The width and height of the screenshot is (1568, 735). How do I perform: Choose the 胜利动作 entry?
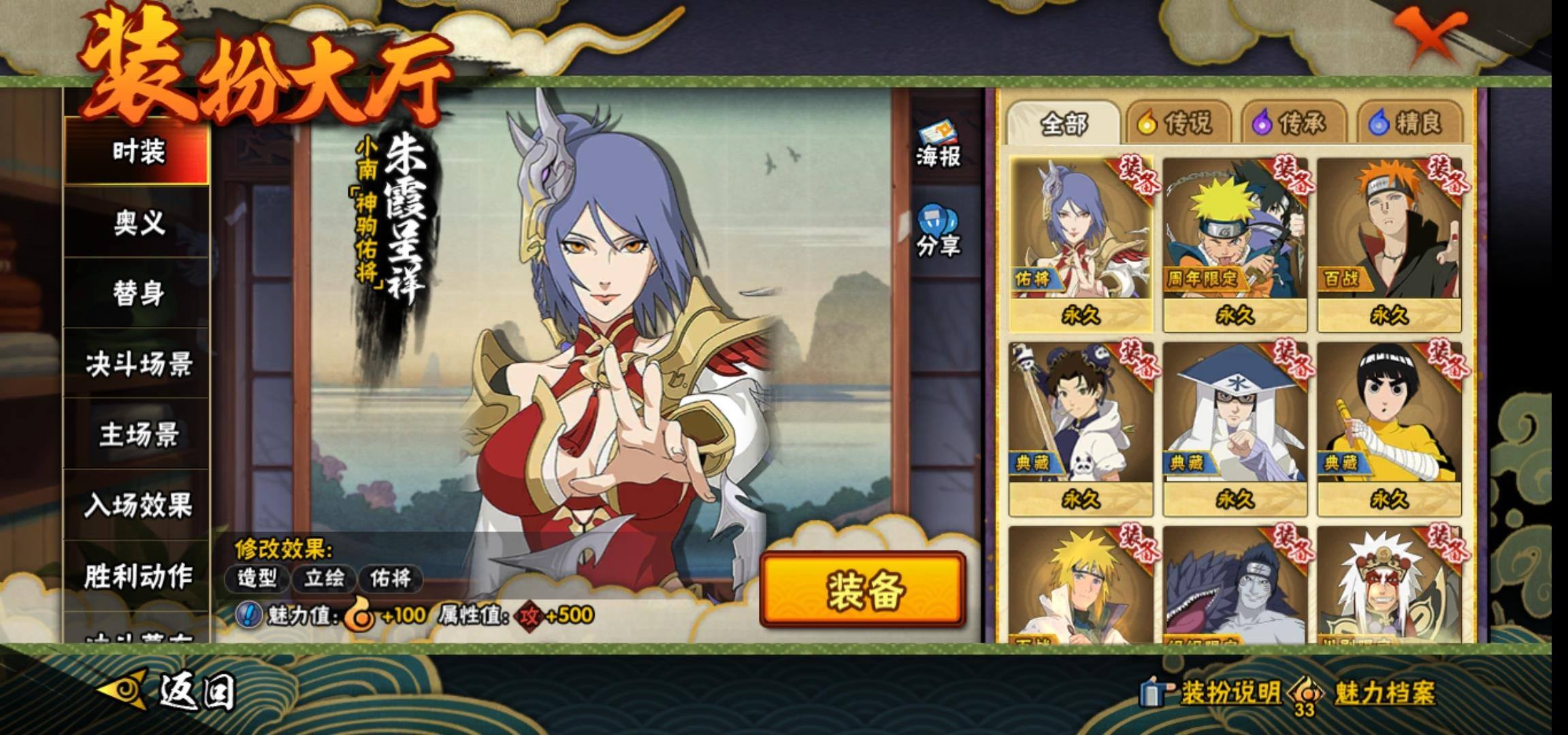tap(137, 576)
